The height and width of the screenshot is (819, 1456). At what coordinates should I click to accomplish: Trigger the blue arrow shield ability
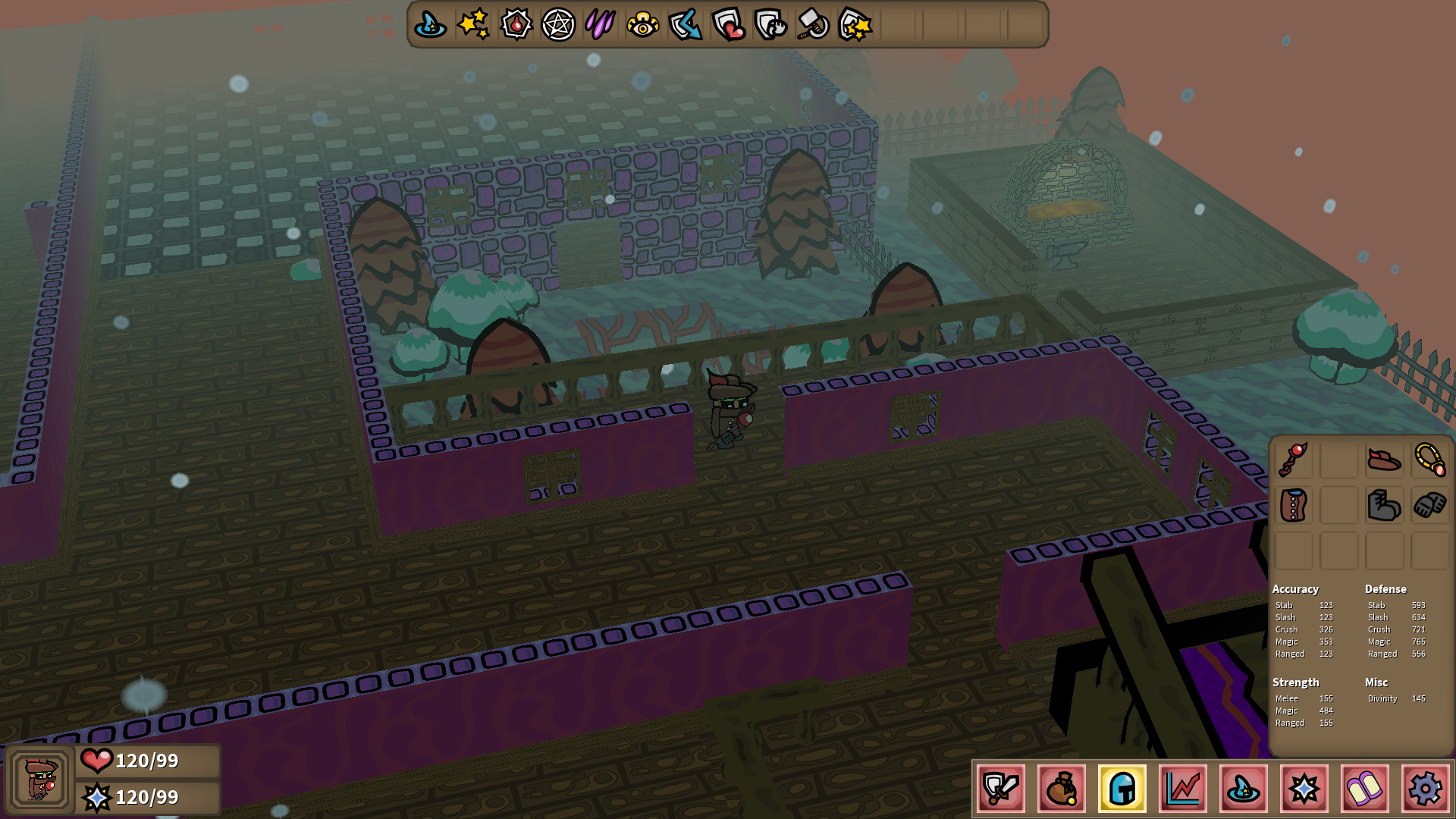click(686, 25)
